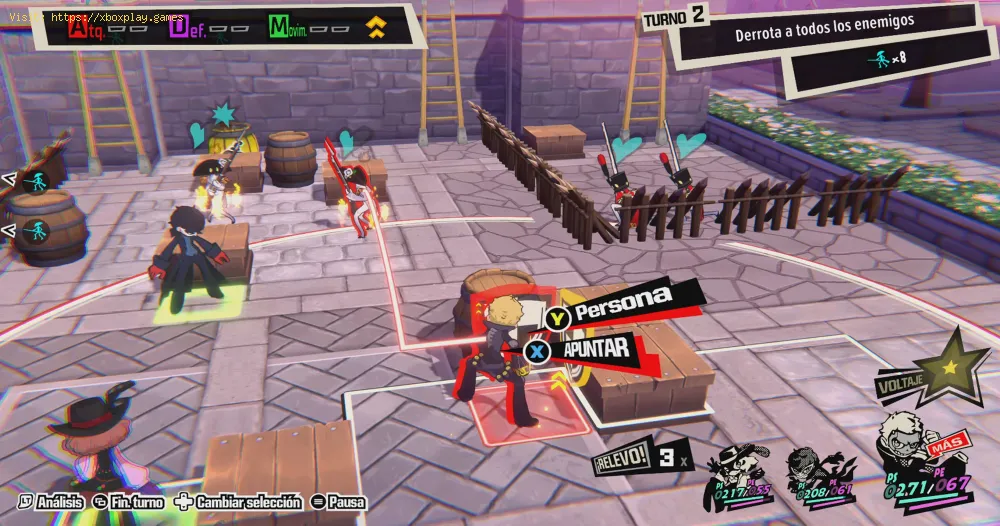Viewport: 1000px width, 526px height.
Task: Click the upper off-screen enemy indicator
Action: coord(36,181)
